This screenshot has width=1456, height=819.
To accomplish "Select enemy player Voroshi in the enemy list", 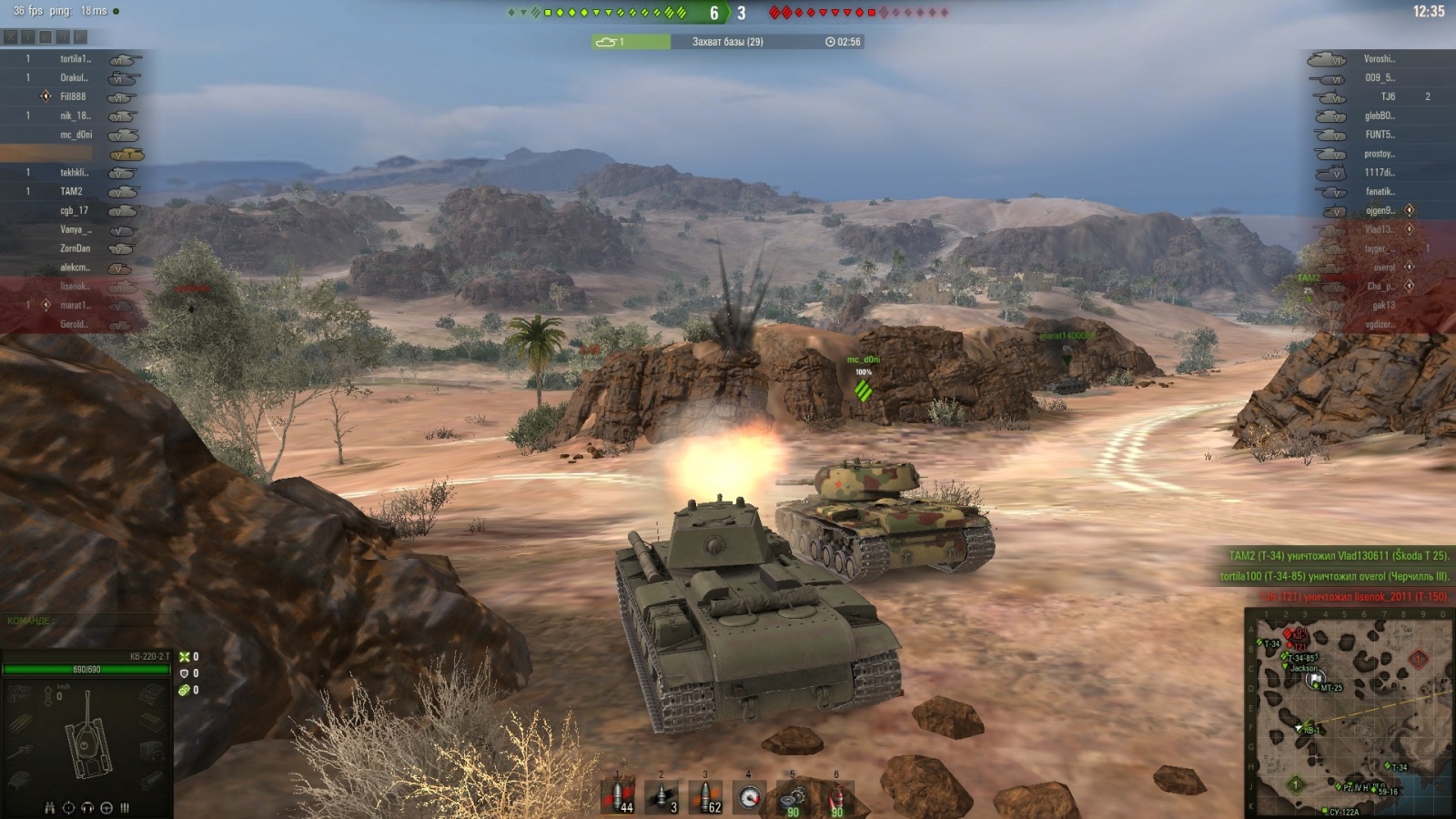I will 1379,59.
